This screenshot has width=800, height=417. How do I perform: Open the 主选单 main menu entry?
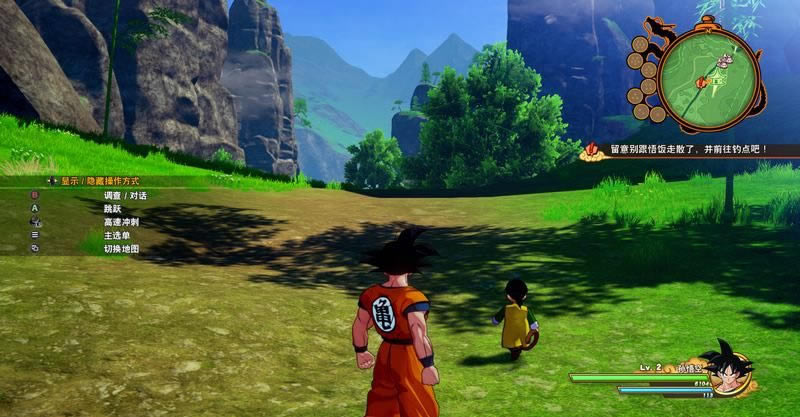tap(117, 234)
